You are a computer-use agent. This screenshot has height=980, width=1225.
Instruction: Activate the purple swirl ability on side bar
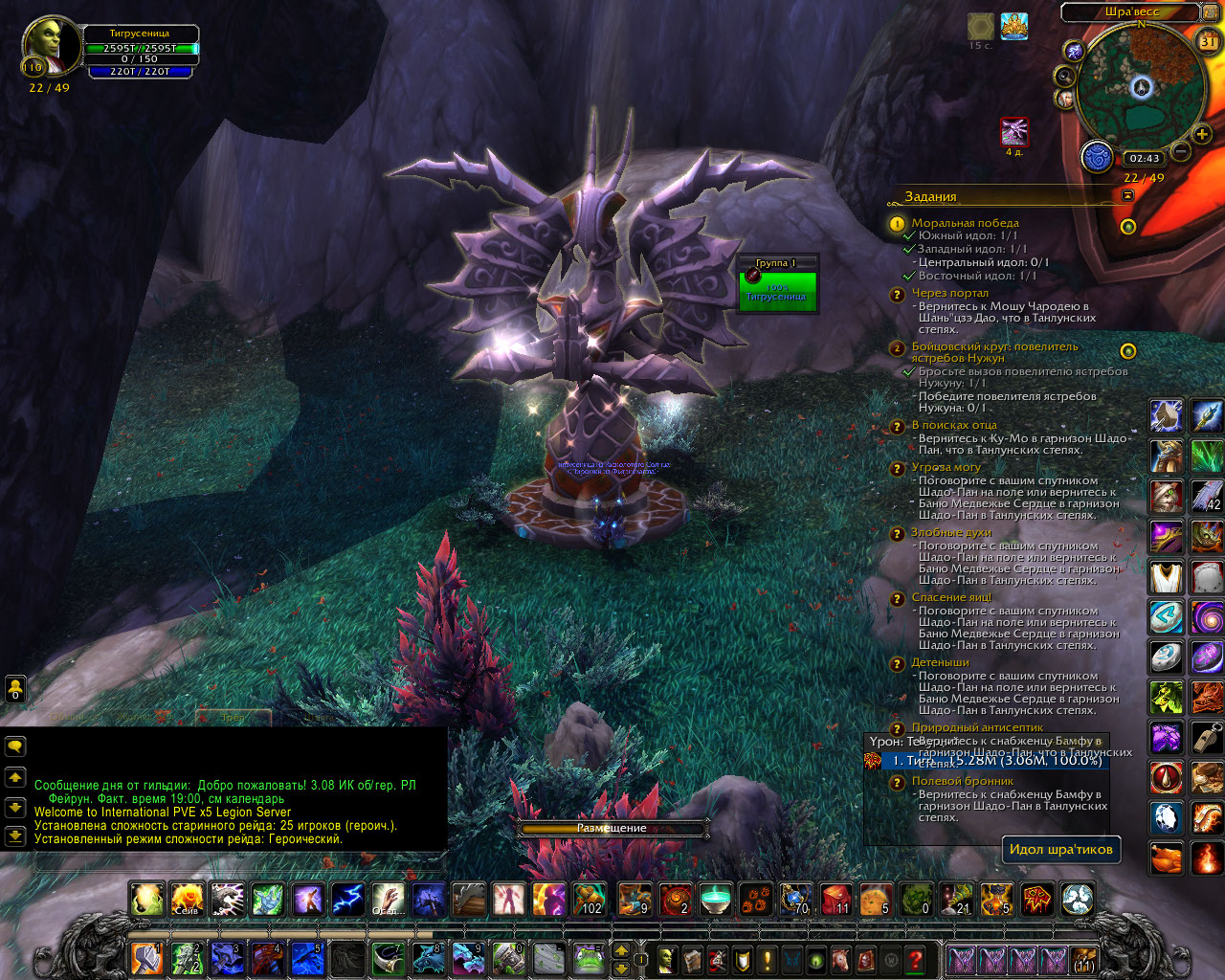[x=1207, y=618]
